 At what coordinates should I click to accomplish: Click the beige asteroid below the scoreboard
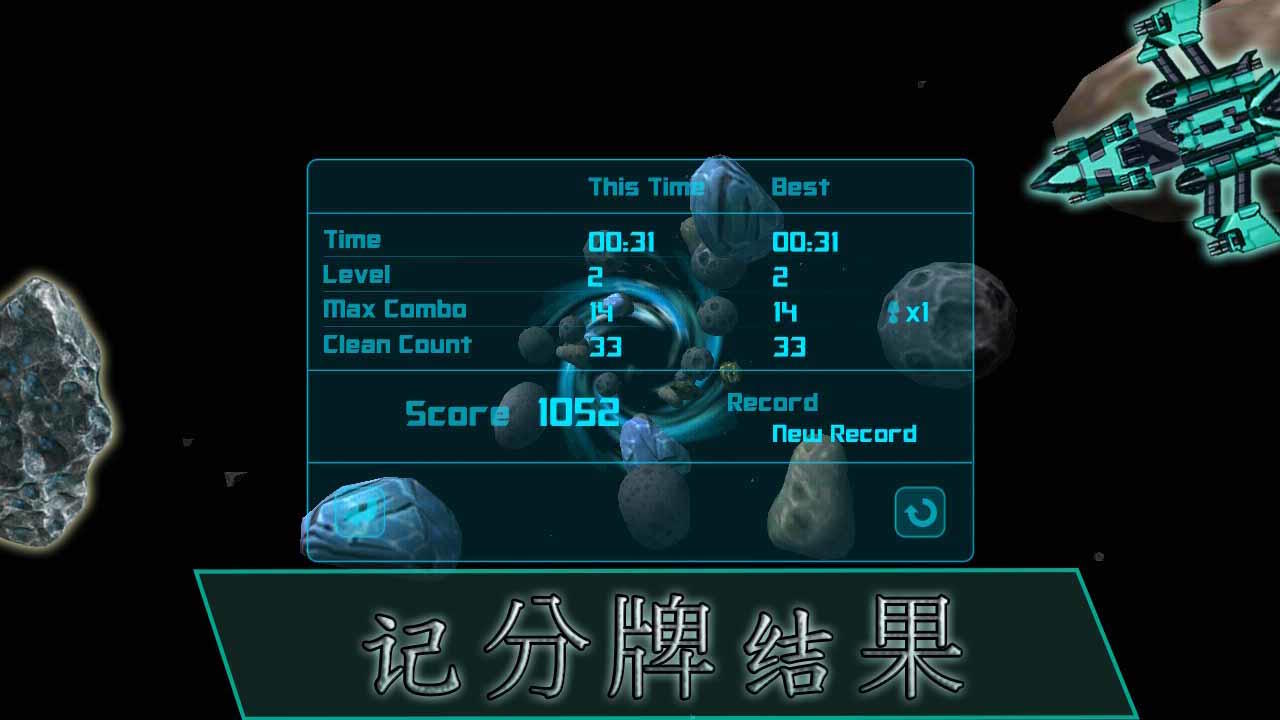tap(810, 500)
